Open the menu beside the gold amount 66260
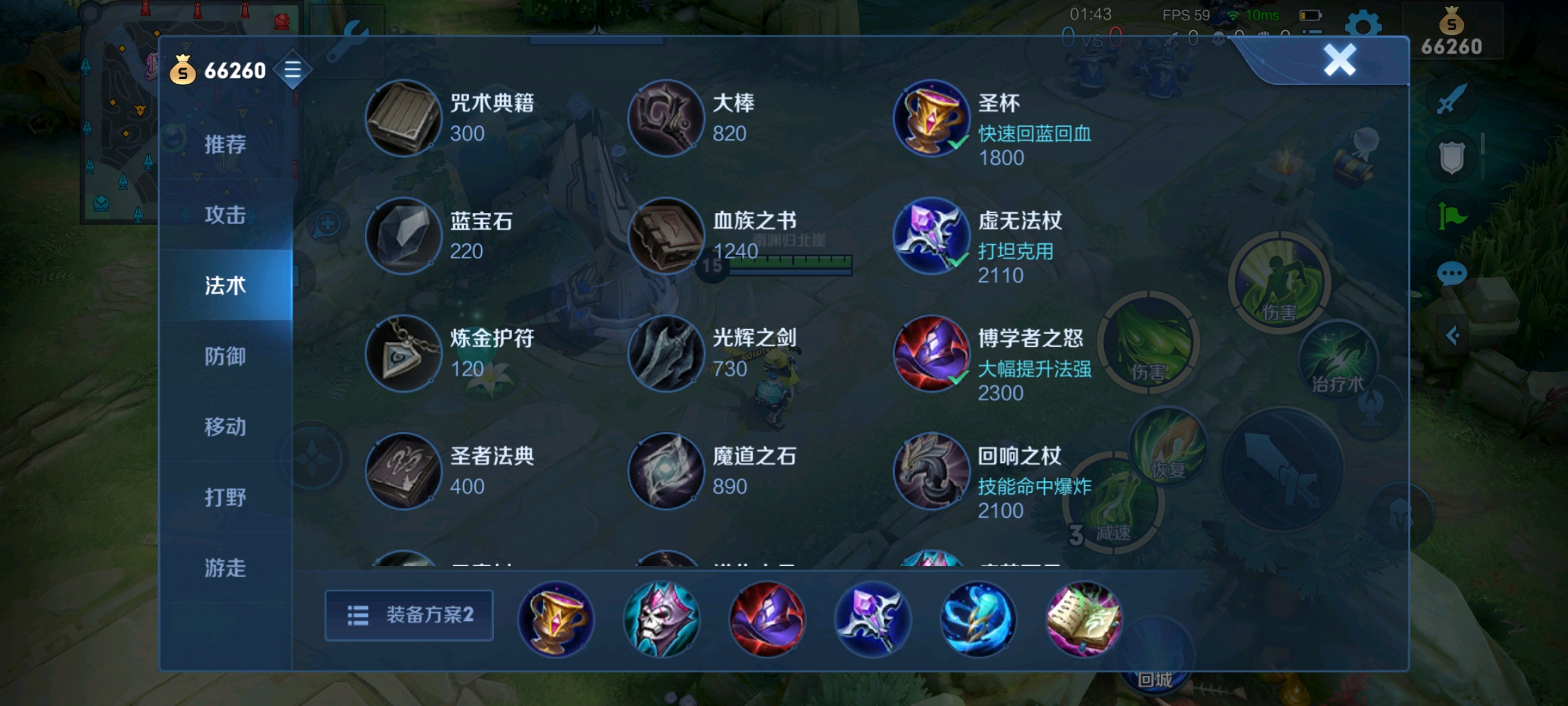1568x706 pixels. click(x=293, y=70)
